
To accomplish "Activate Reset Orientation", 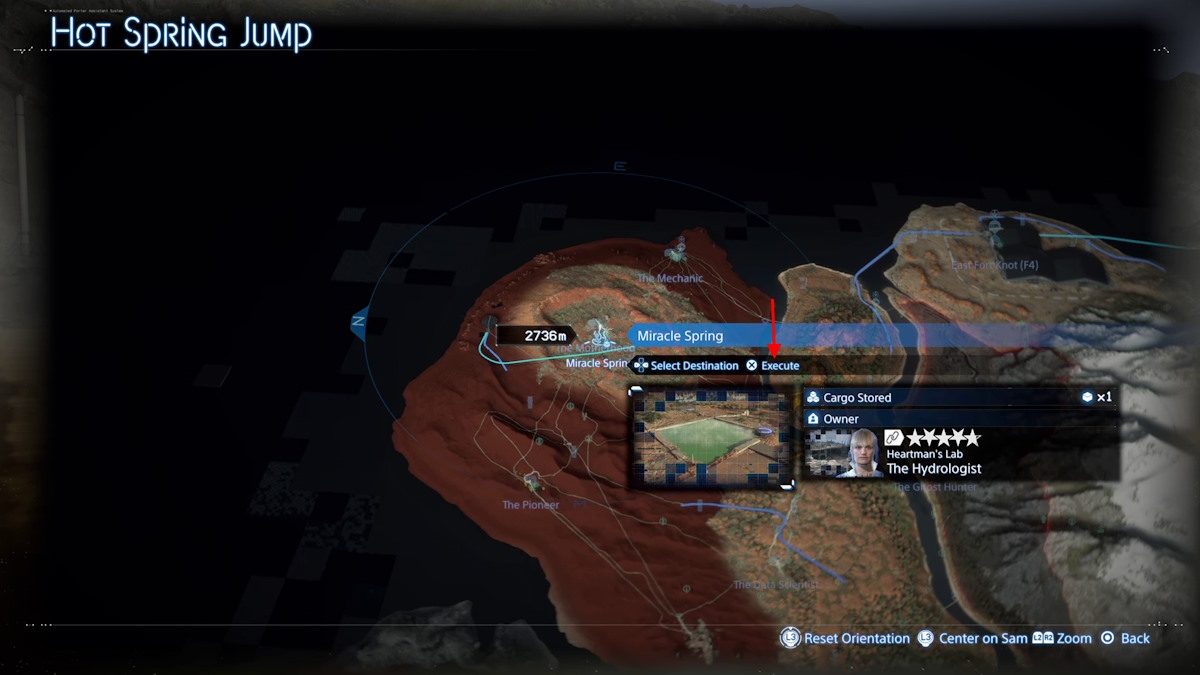I will pos(846,638).
